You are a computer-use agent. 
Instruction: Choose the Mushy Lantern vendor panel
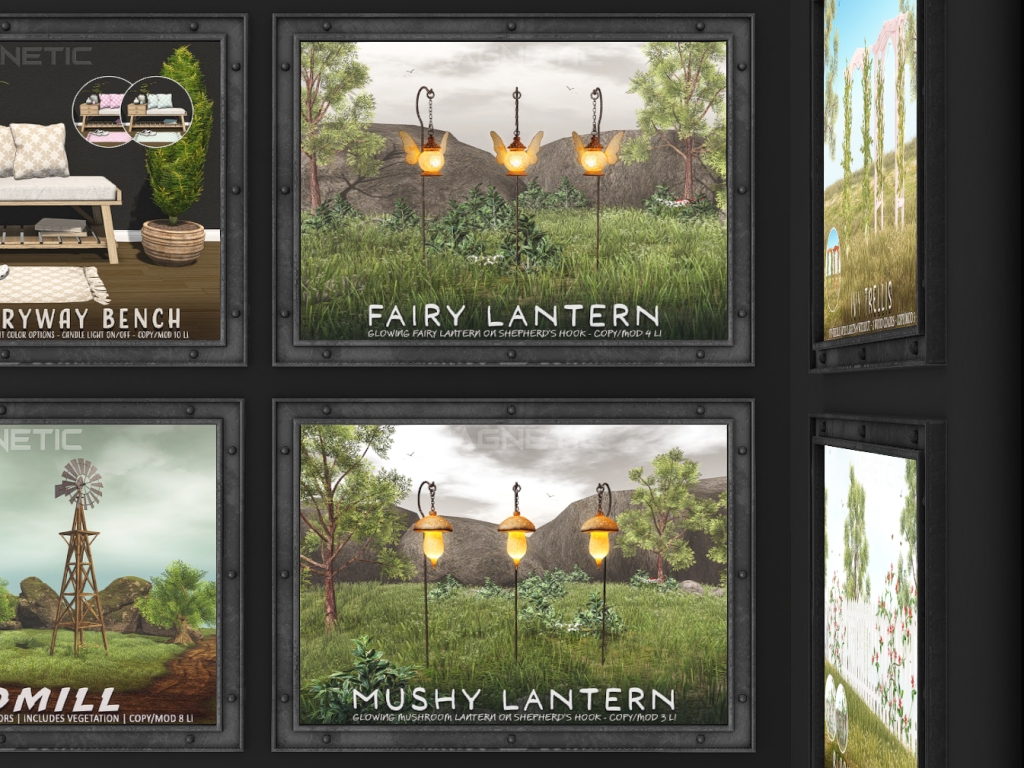click(513, 574)
